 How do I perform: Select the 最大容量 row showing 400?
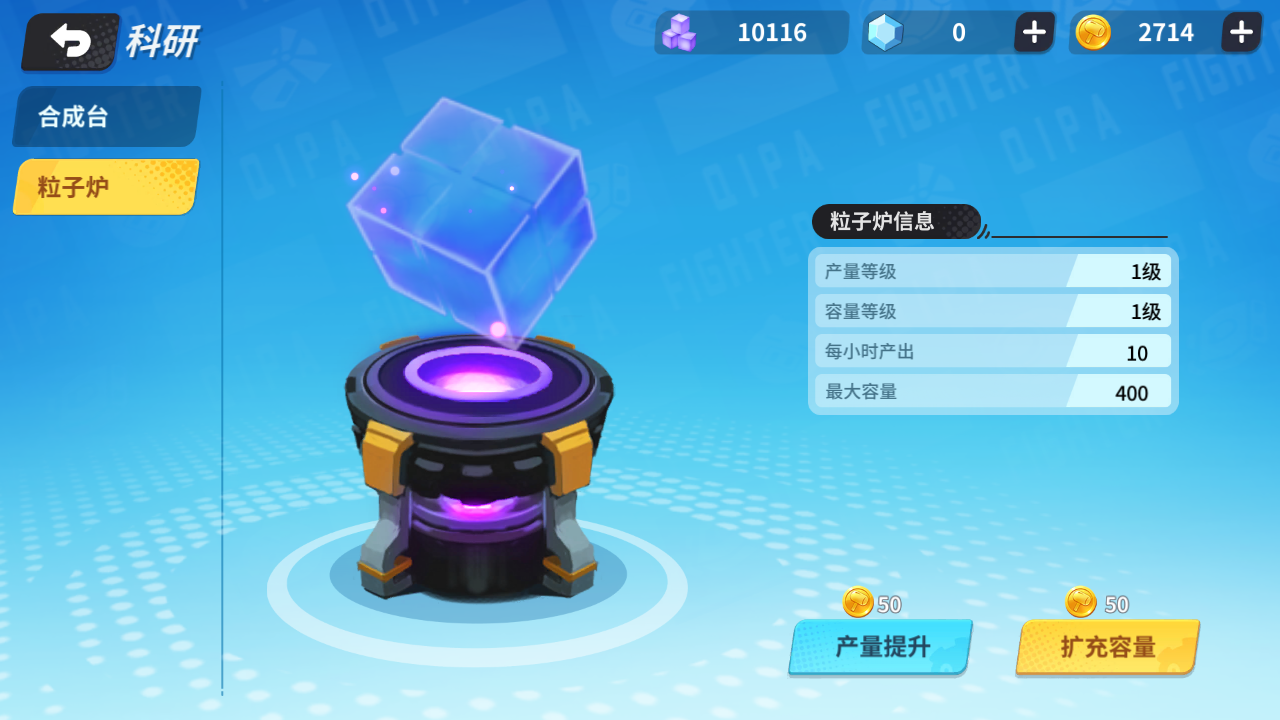coord(991,391)
